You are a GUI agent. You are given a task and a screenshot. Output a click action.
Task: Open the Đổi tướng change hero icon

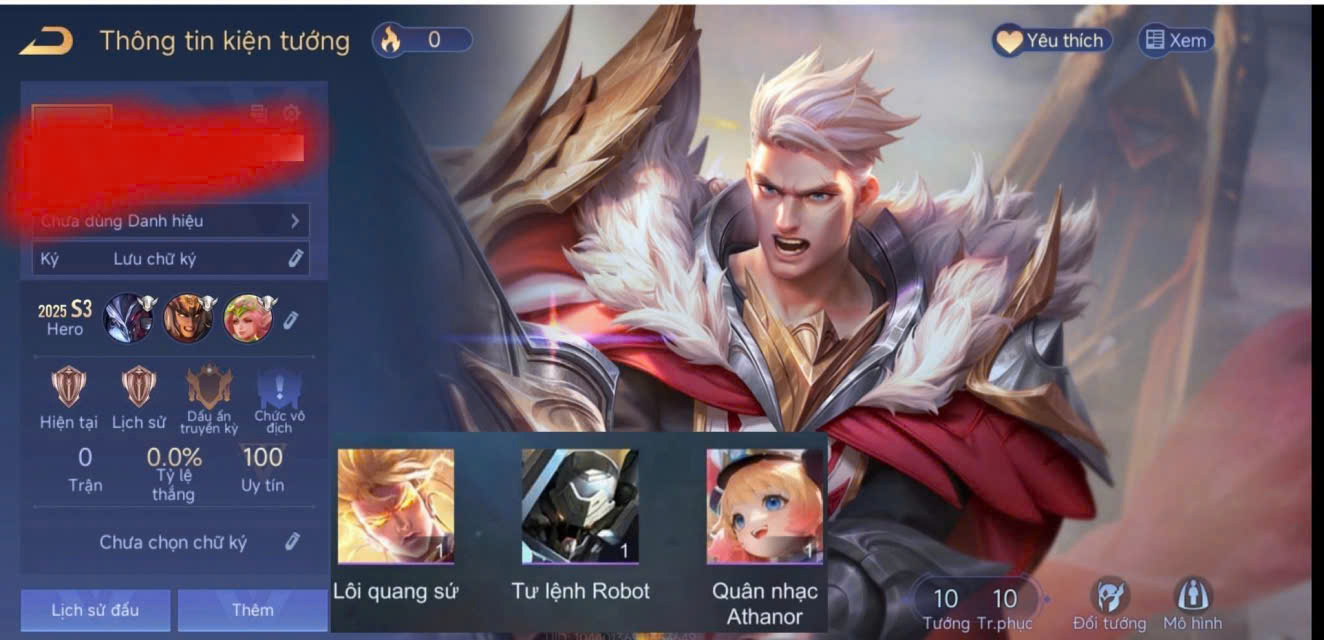pos(1109,597)
